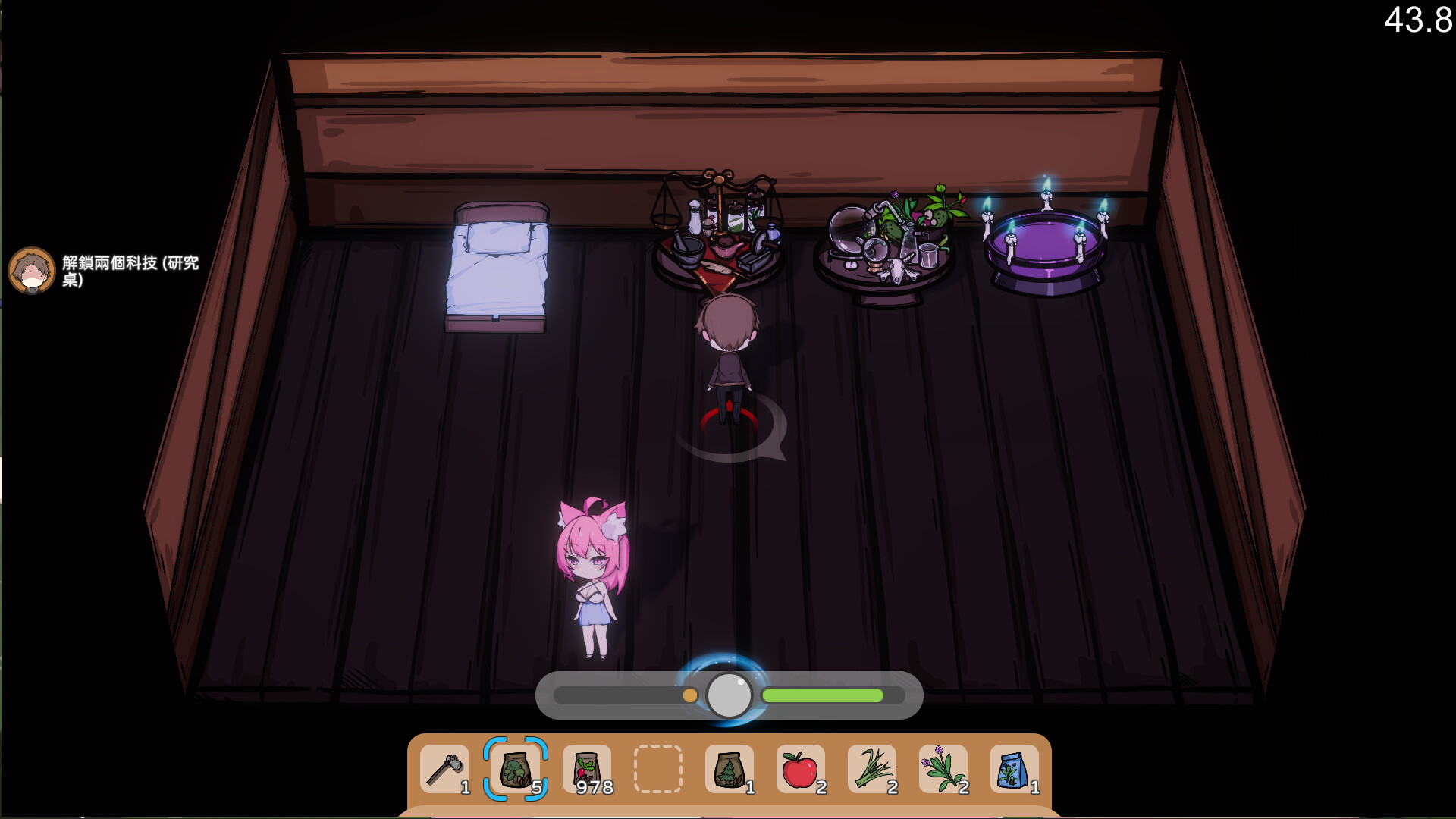Select the radish seed packet showing 978

[x=586, y=769]
